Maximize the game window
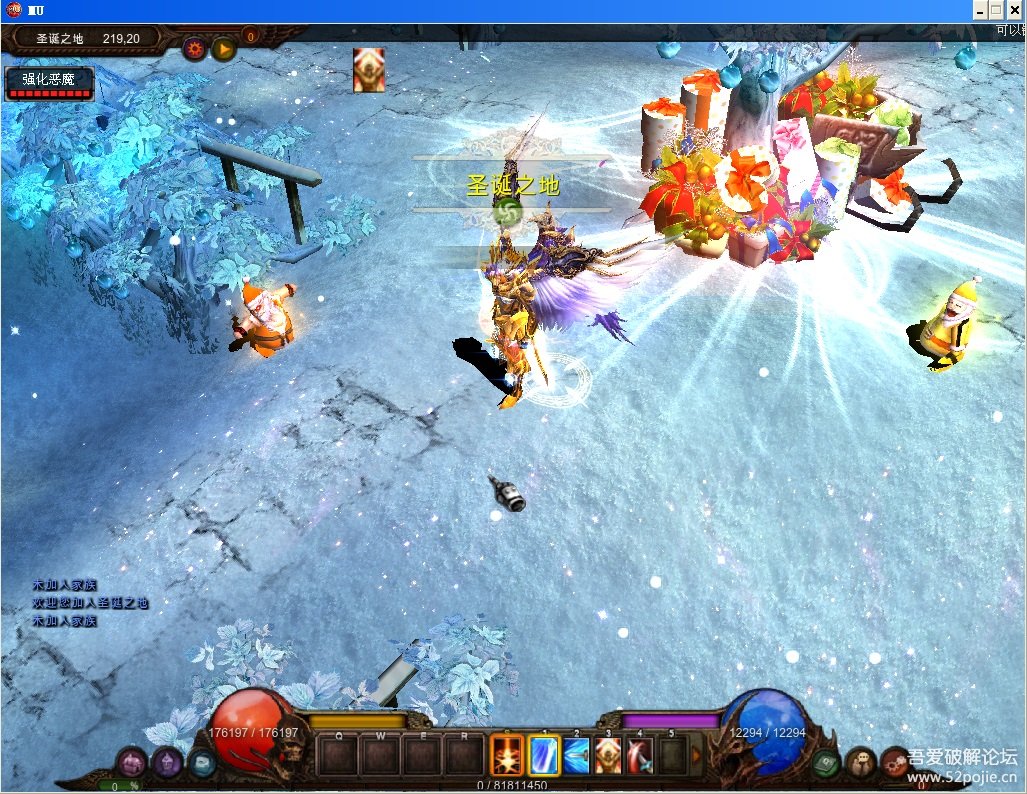The height and width of the screenshot is (794, 1027). point(996,10)
